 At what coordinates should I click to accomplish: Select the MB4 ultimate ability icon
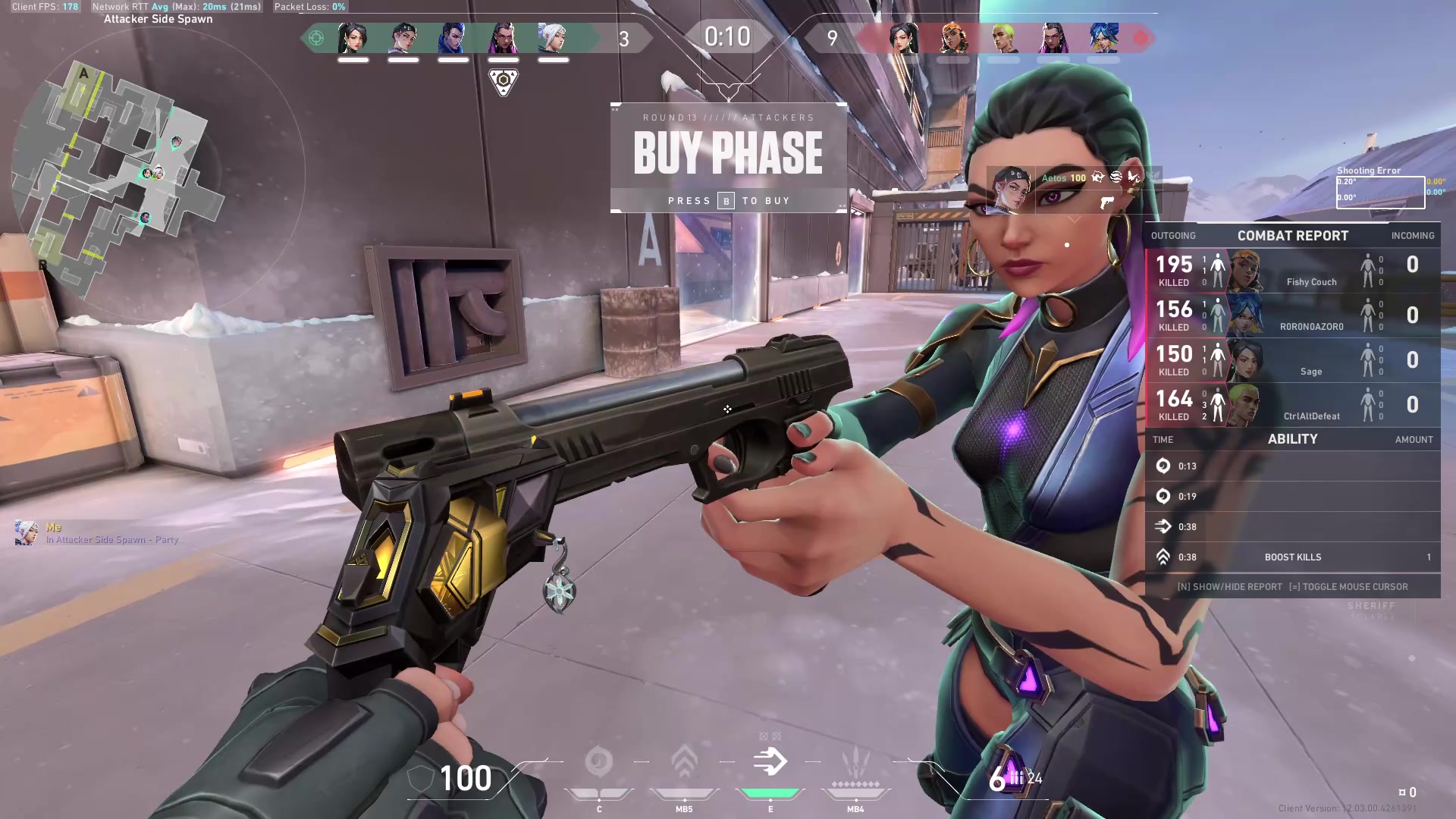pos(855,762)
